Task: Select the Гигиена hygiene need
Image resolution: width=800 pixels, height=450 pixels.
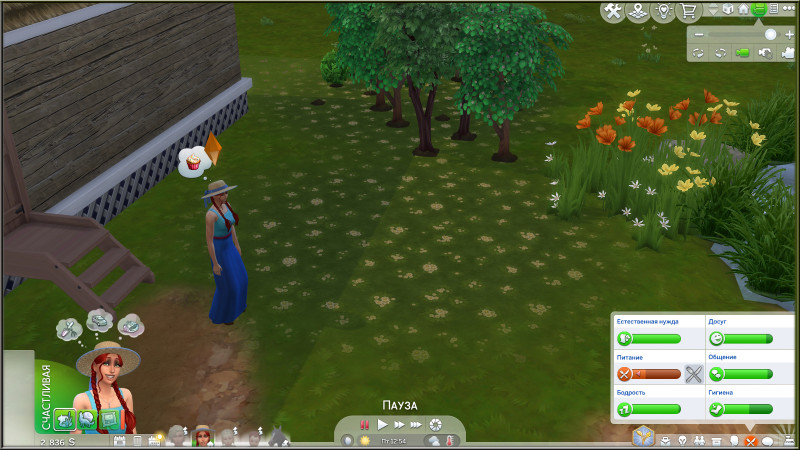Action: tap(741, 409)
